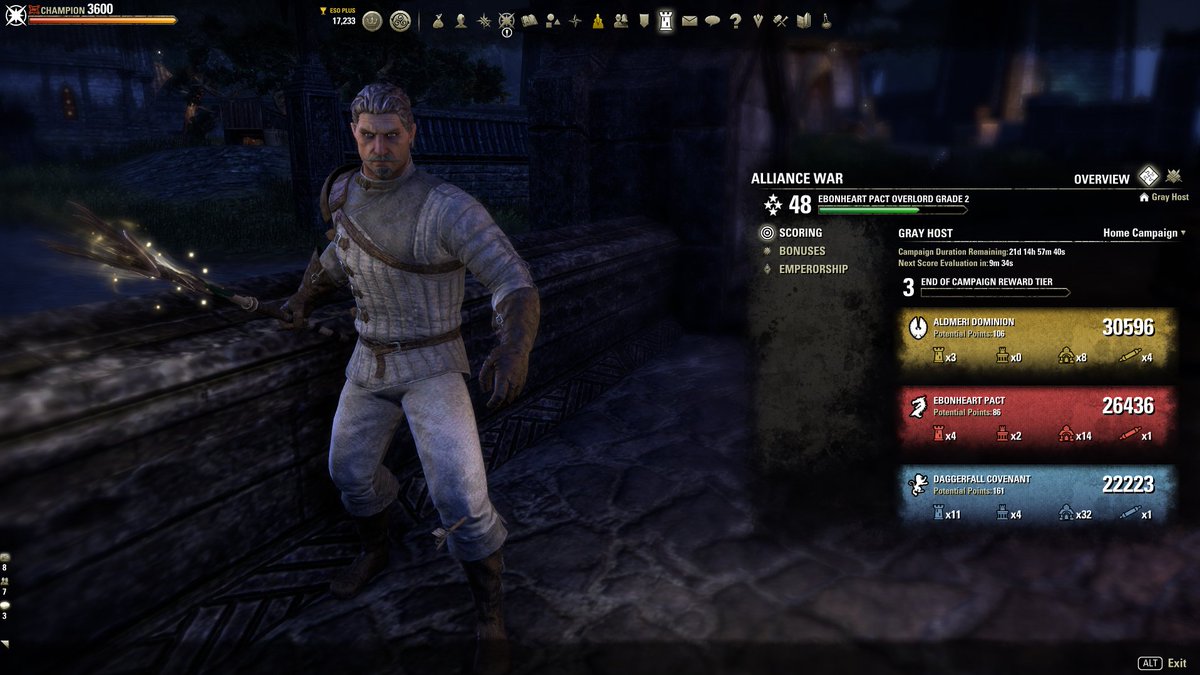The image size is (1200, 675).
Task: Expand the Home Campaign dropdown
Action: click(x=1144, y=233)
